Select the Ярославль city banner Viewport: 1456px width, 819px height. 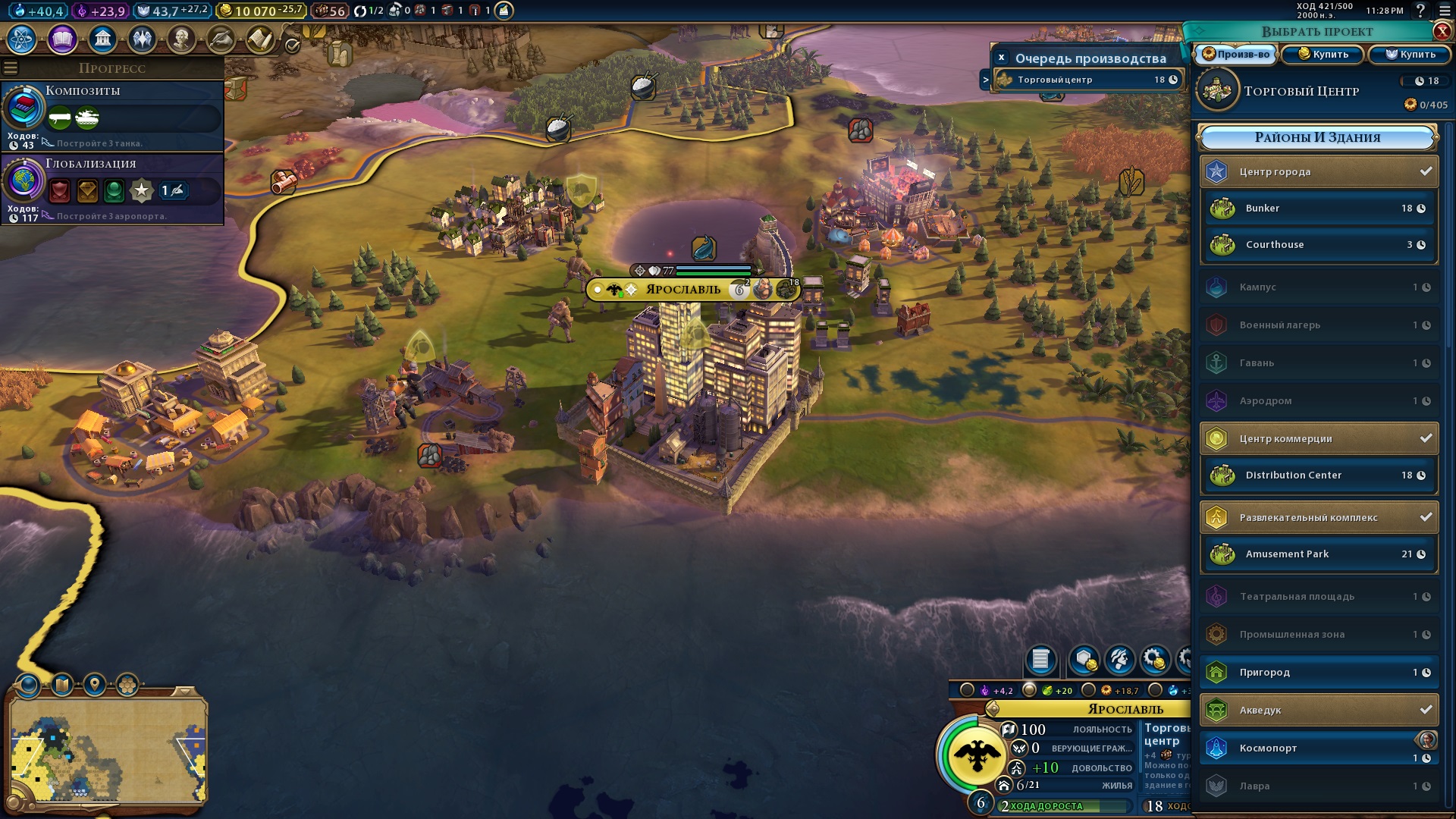click(682, 290)
